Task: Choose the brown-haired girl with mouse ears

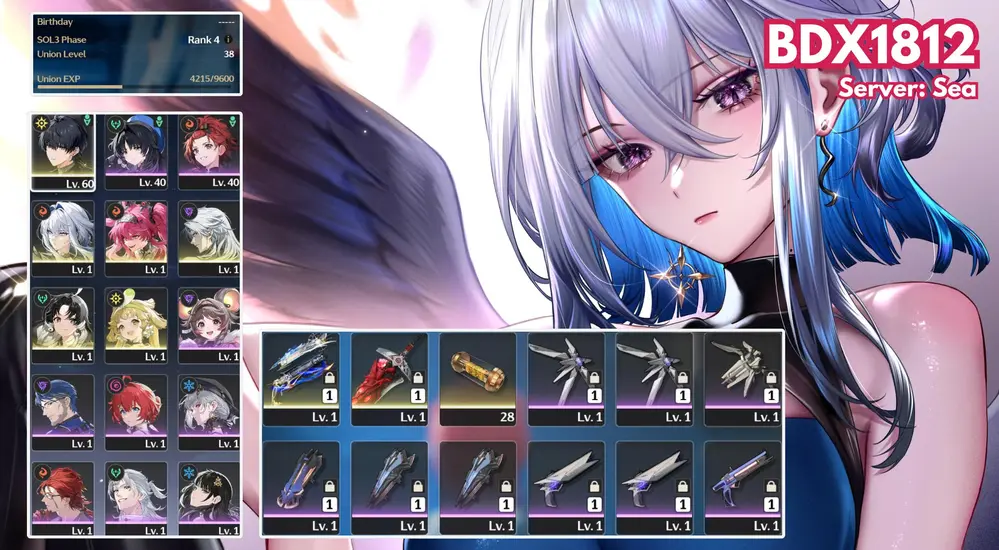Action: click(209, 324)
